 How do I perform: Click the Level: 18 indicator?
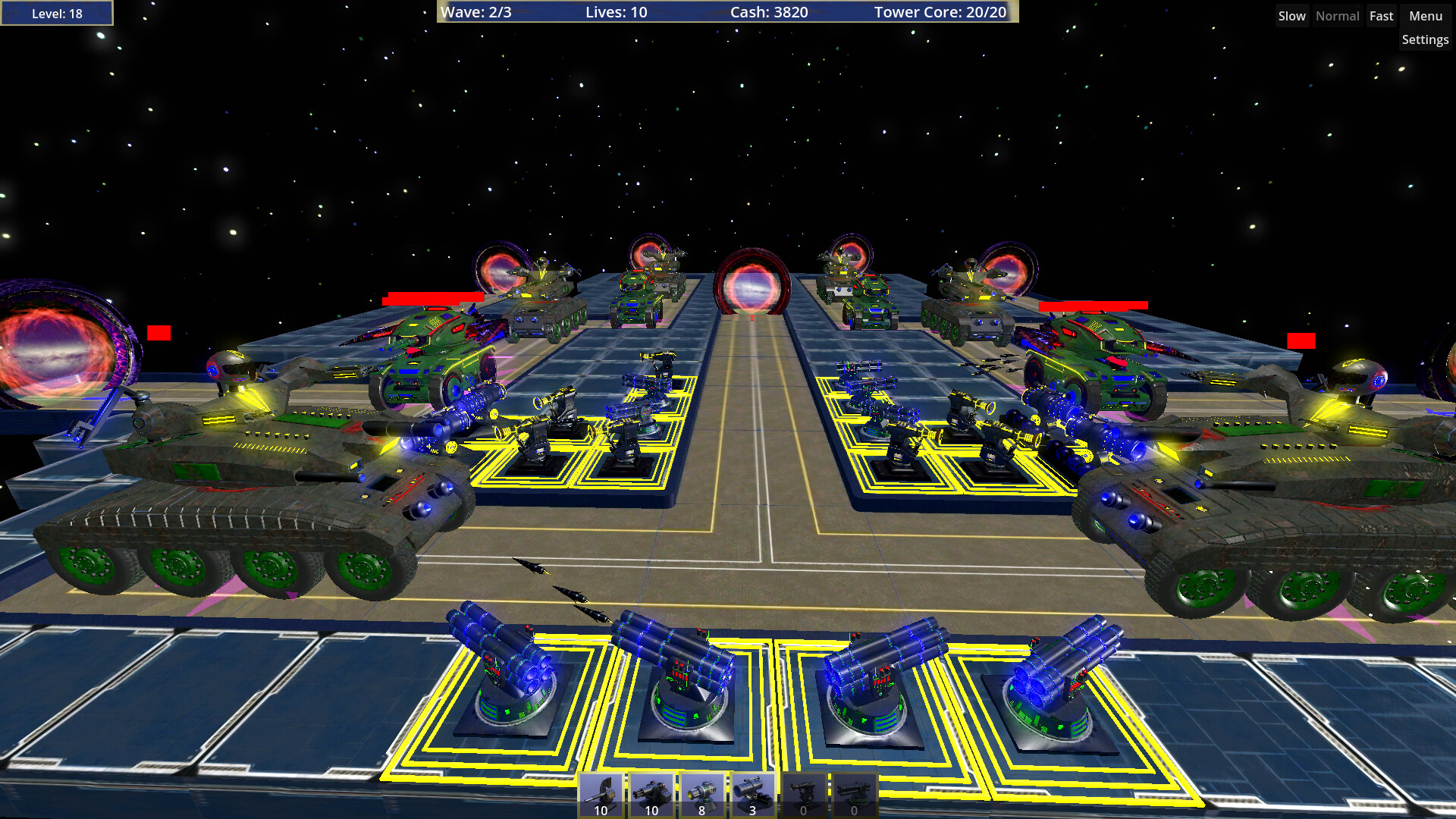[x=57, y=13]
